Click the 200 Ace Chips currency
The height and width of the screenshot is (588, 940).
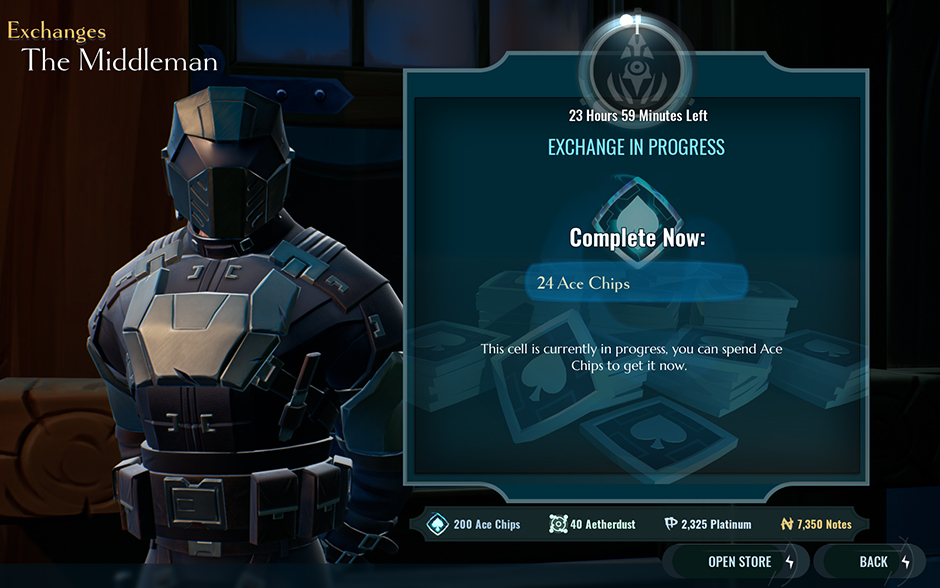click(476, 524)
